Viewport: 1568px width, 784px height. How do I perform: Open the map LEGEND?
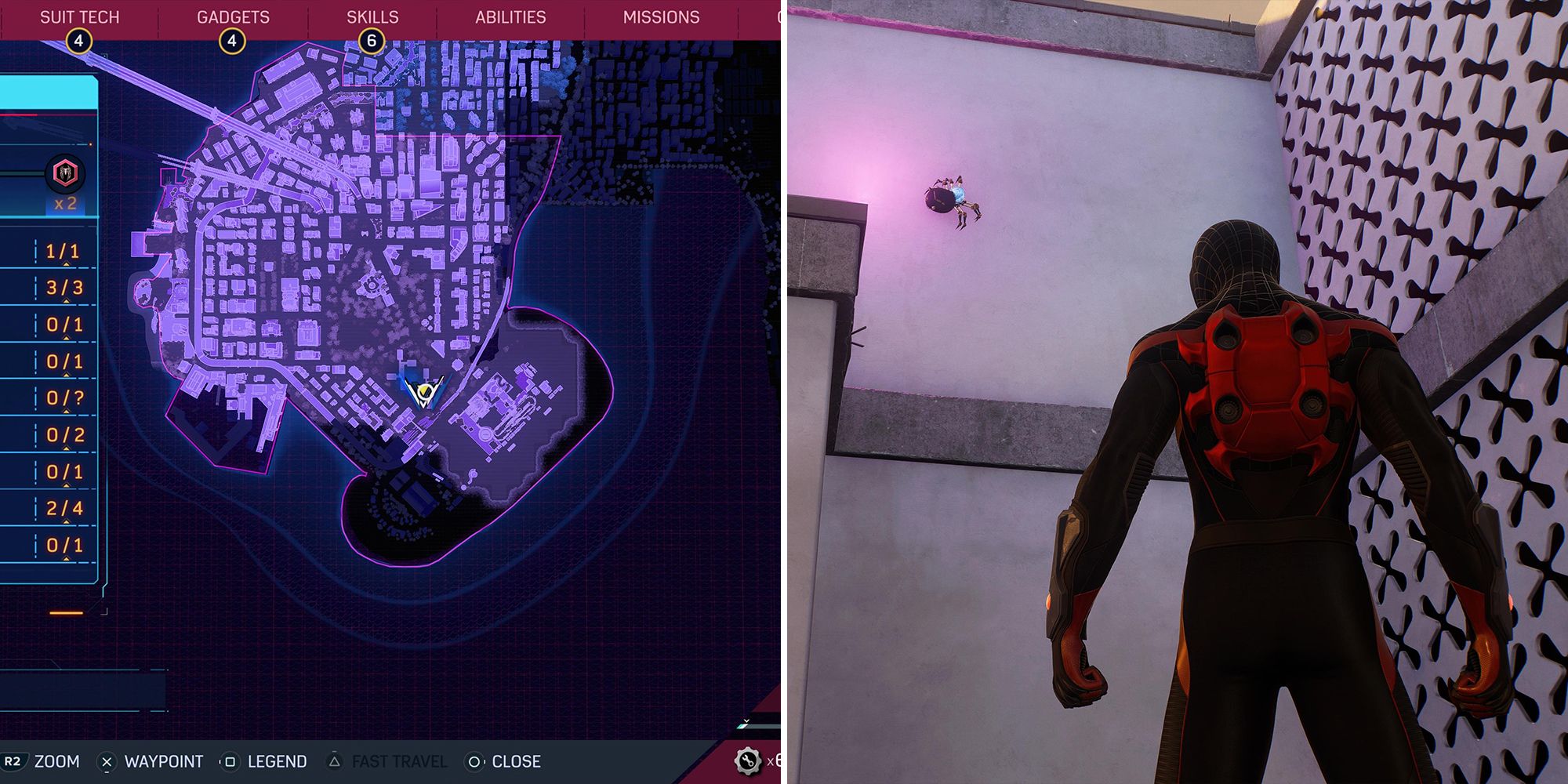pyautogui.click(x=277, y=760)
